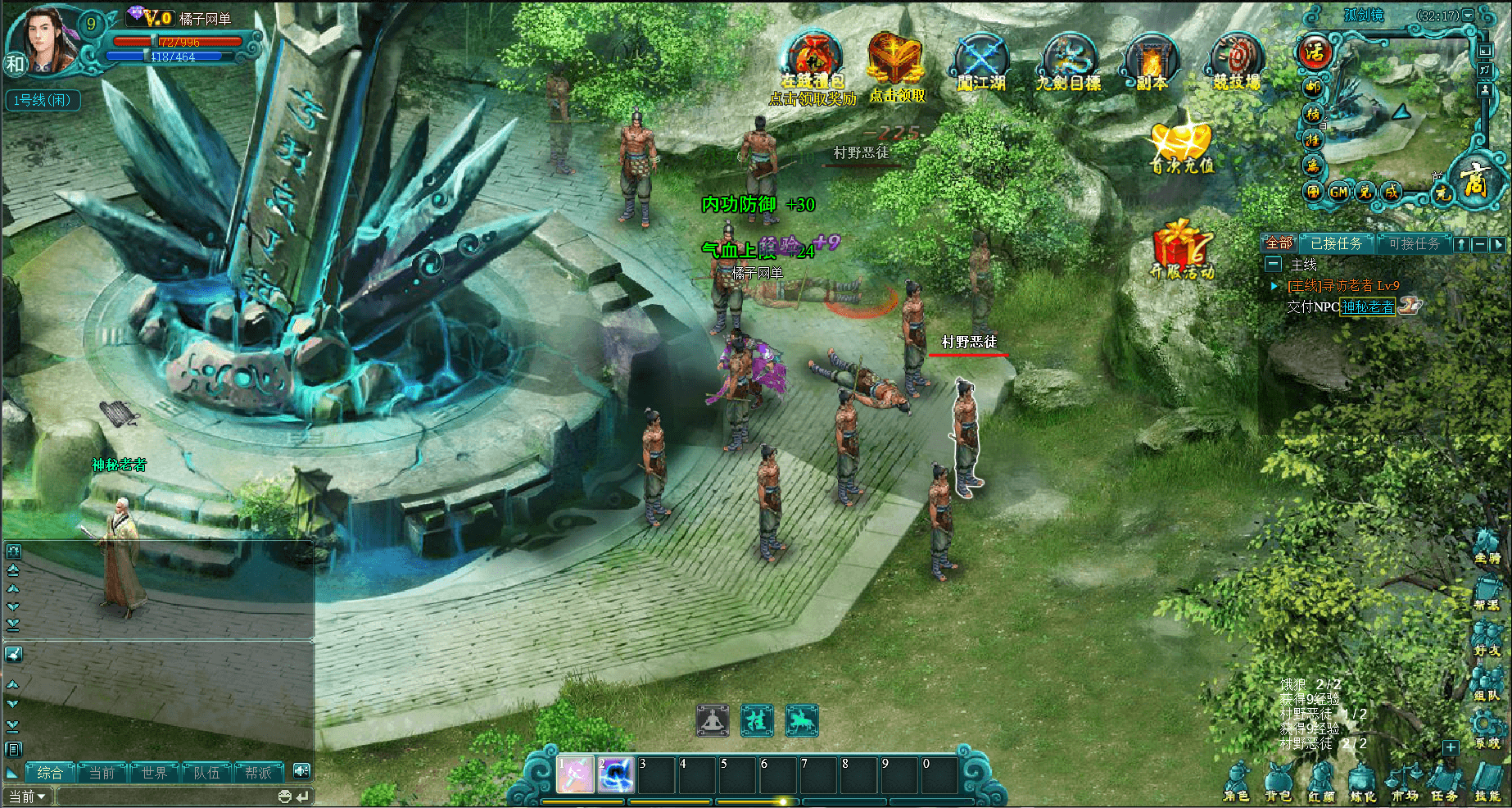
Task: Open the 首次充值 gold ingot offer
Action: tap(1181, 144)
